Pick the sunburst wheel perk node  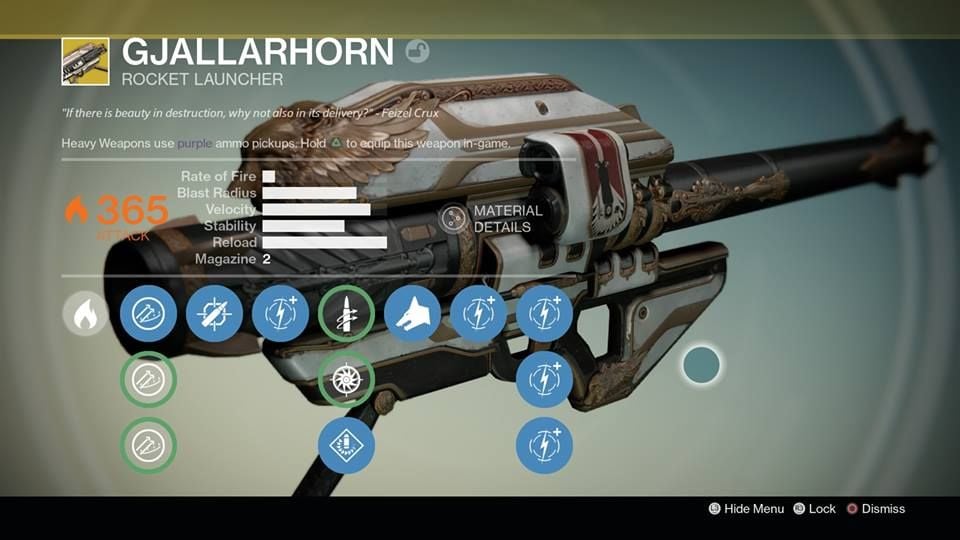click(346, 380)
